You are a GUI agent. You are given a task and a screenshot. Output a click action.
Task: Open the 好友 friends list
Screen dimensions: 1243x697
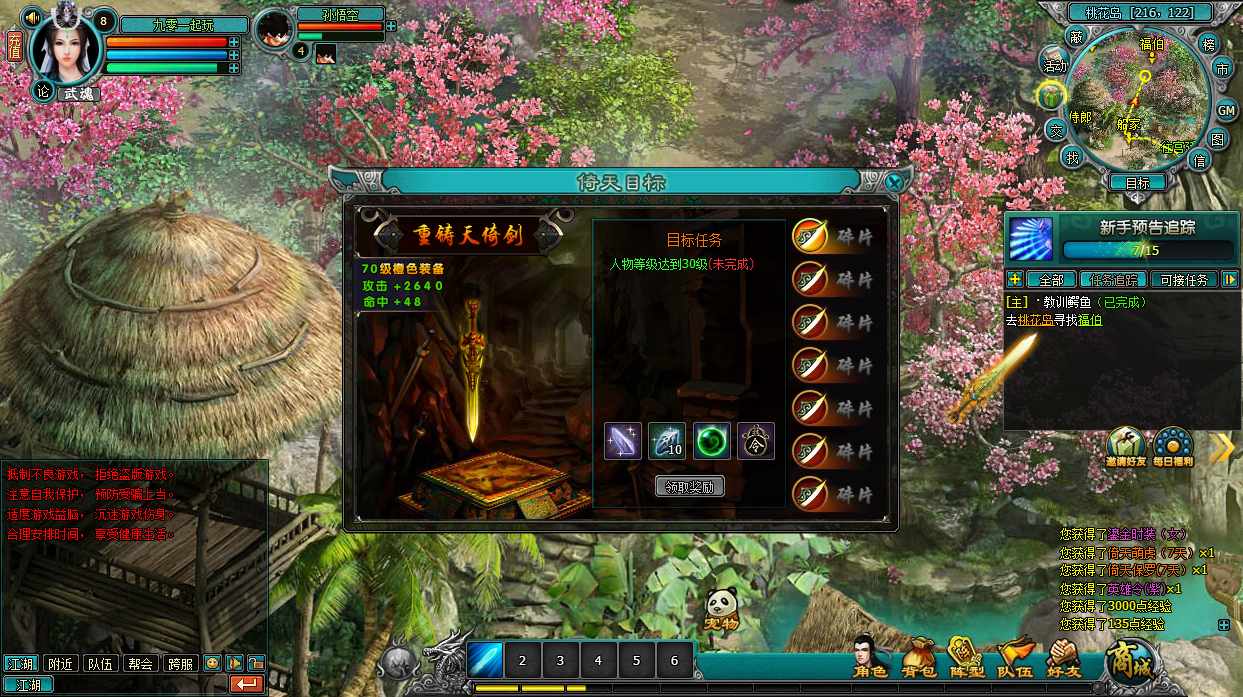point(1064,657)
